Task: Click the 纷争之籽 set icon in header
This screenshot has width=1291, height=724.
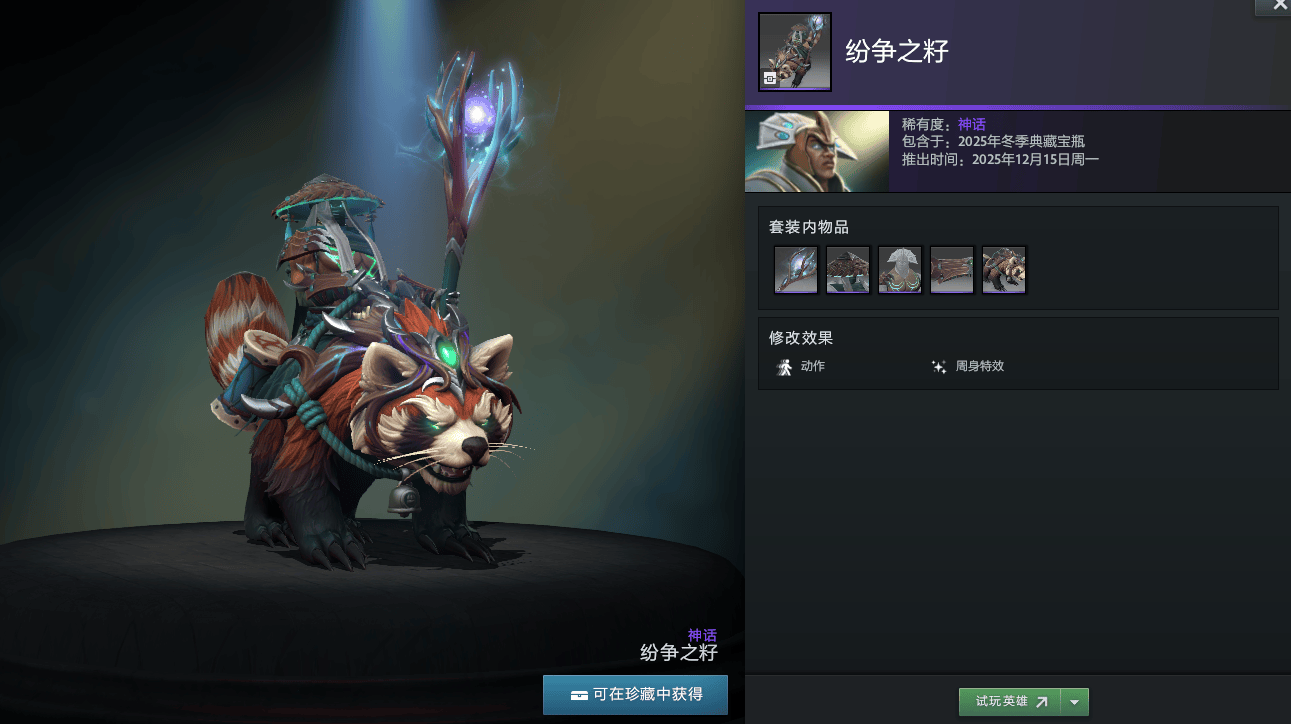Action: 795,51
